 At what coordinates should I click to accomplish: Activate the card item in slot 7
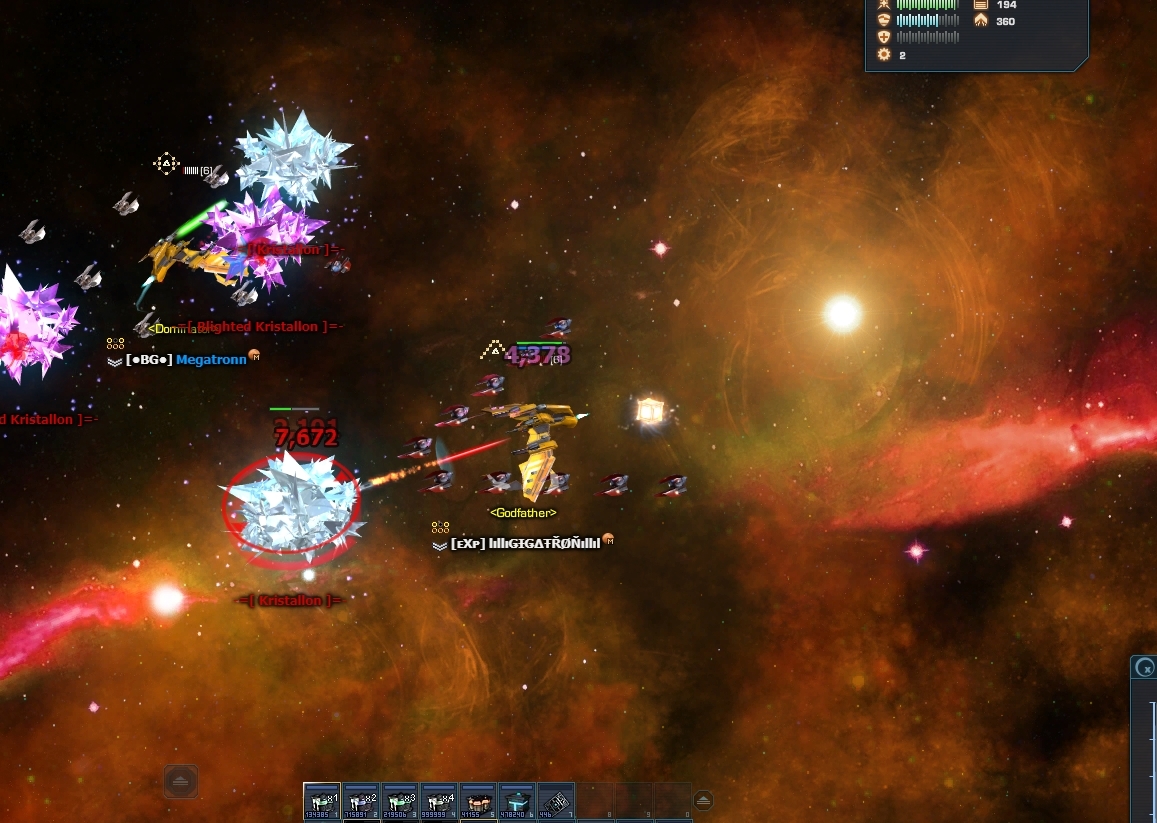click(556, 801)
